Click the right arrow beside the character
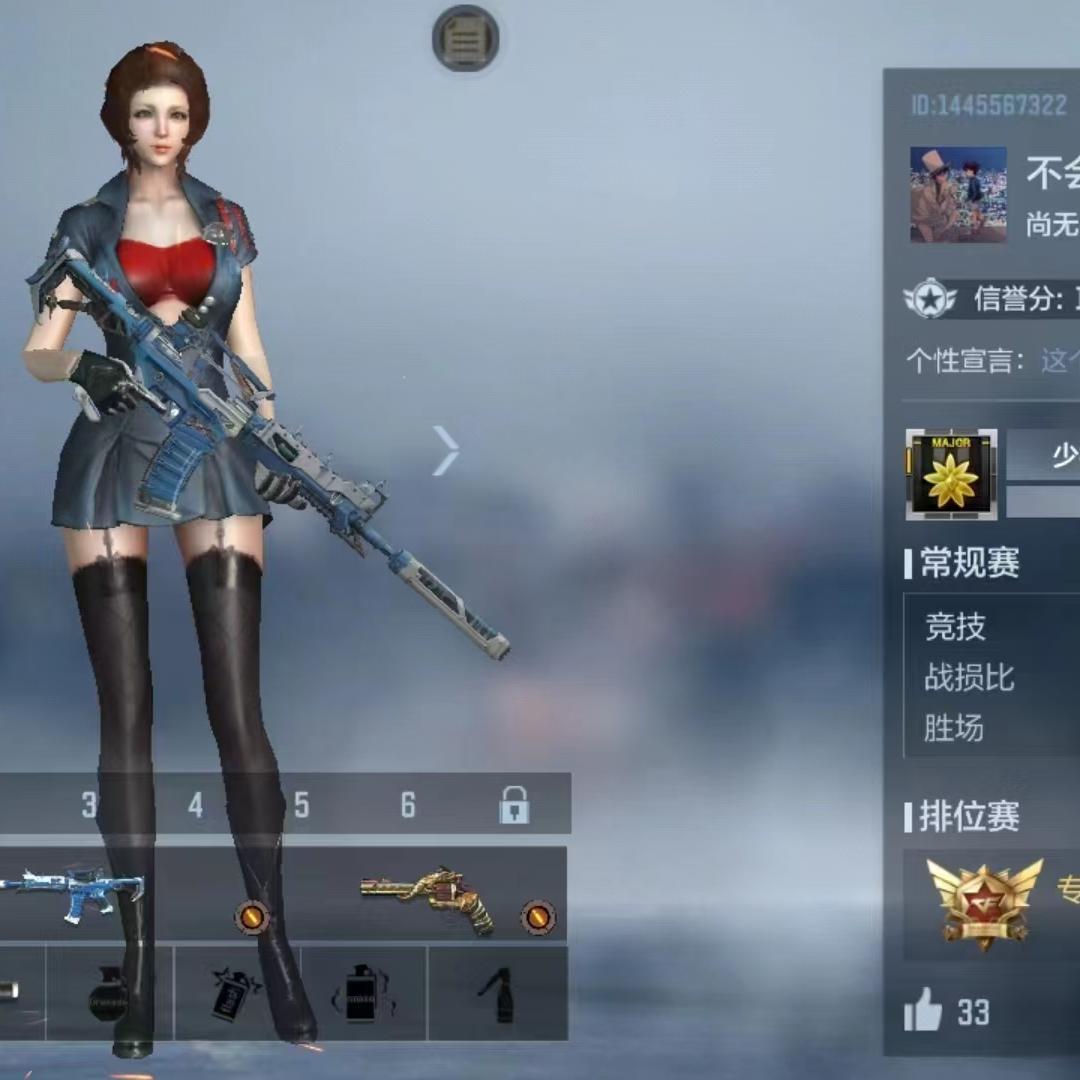The height and width of the screenshot is (1080, 1080). (x=446, y=450)
